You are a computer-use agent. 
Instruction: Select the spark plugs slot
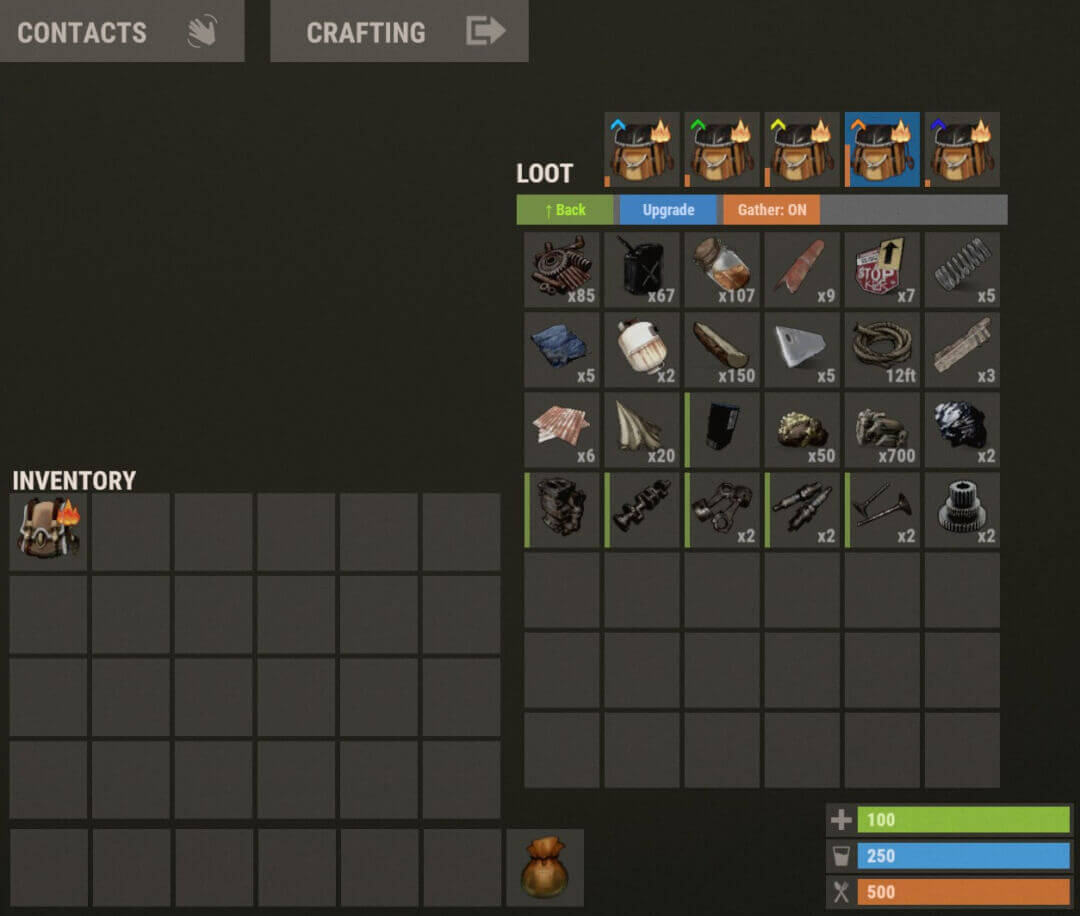802,510
